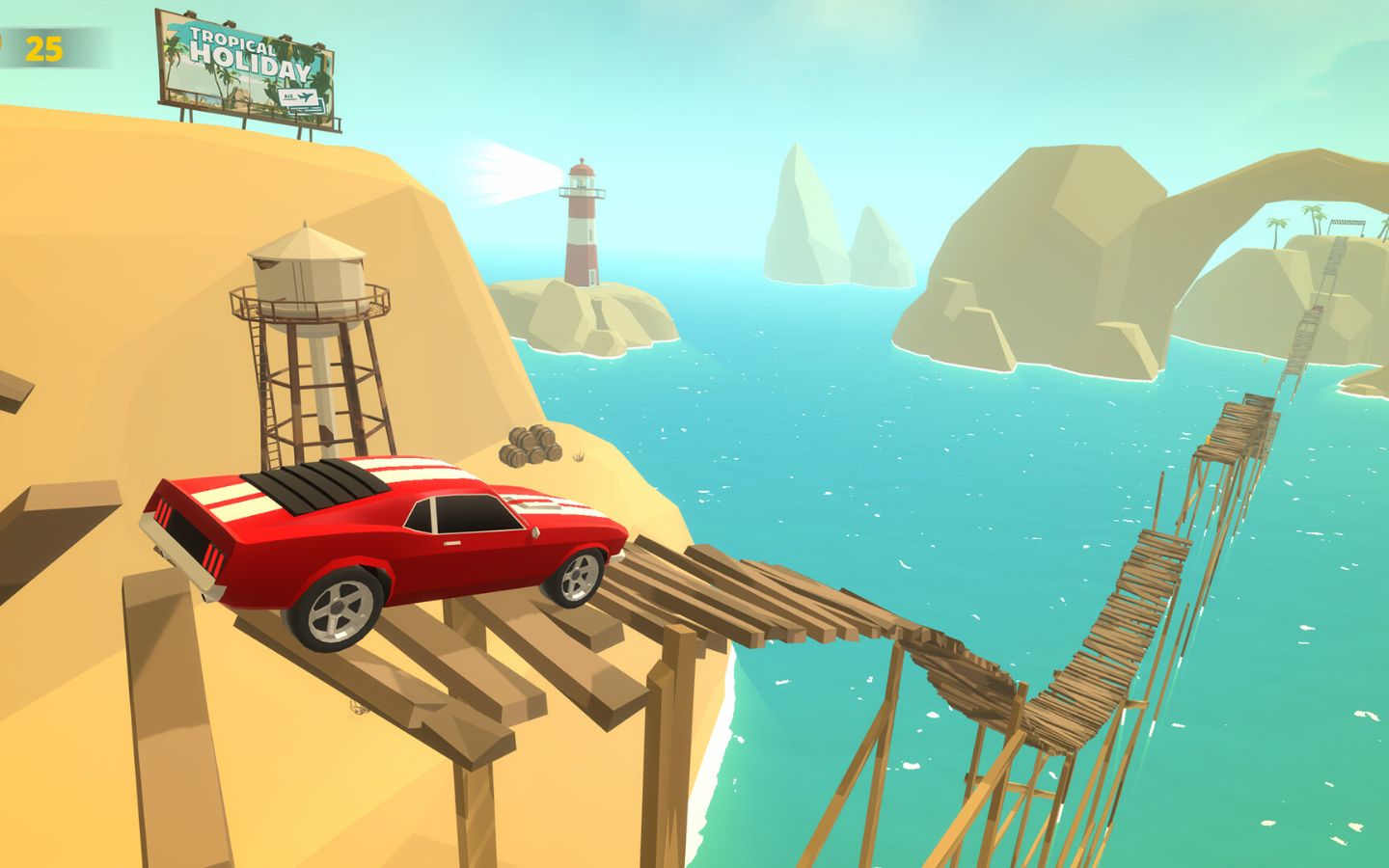
Task: Click the airline plane logo on the billboard
Action: pyautogui.click(x=304, y=96)
